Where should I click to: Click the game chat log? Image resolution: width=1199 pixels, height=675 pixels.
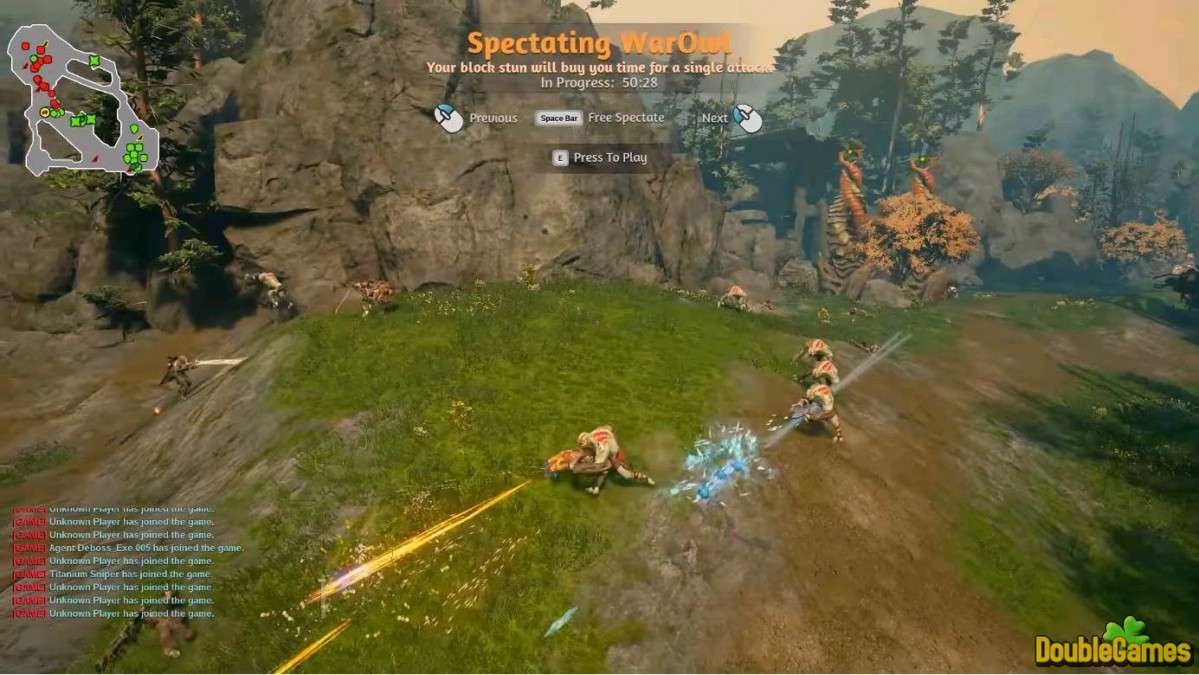(x=127, y=561)
